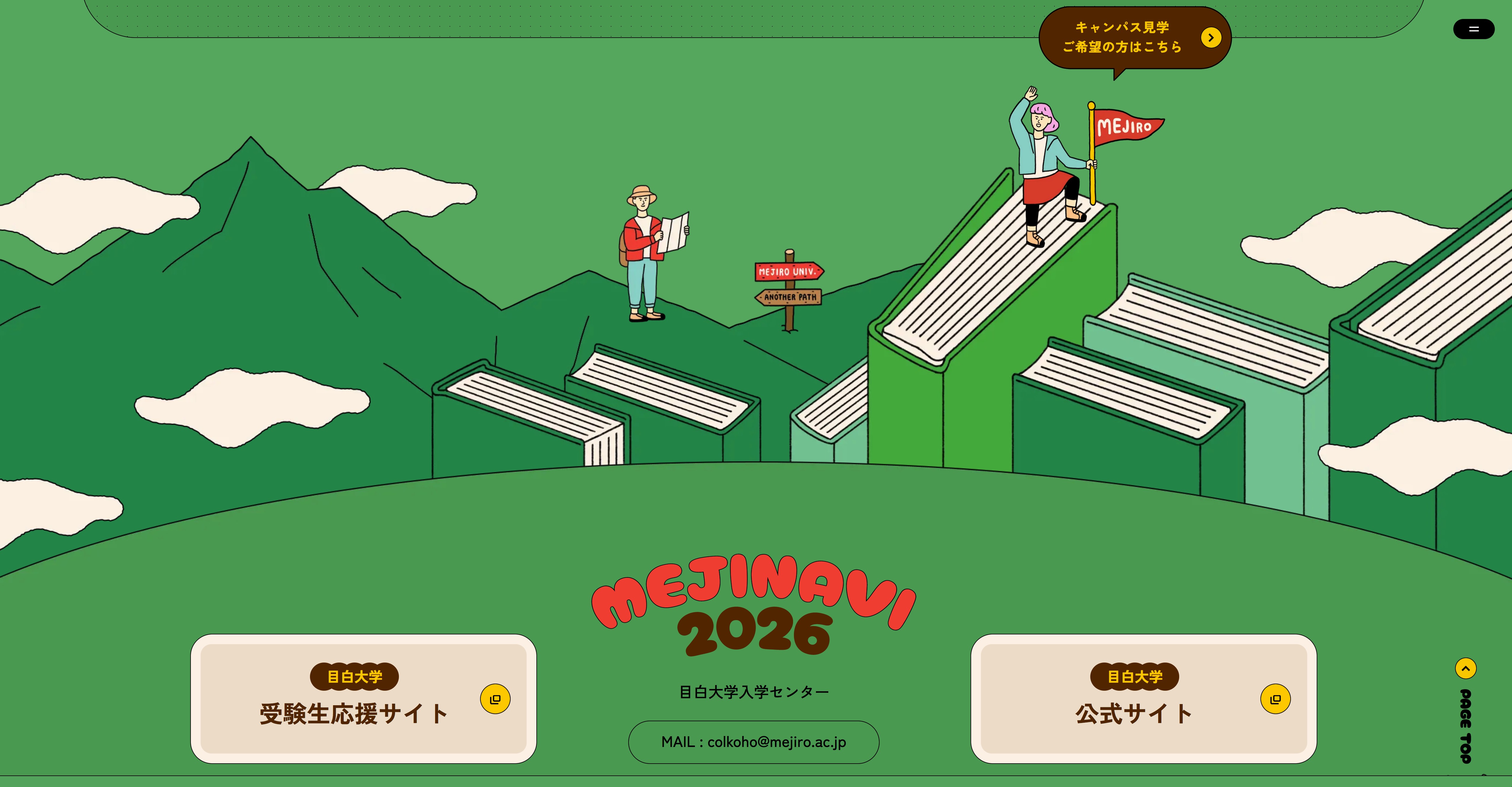Image resolution: width=1512 pixels, height=787 pixels.
Task: Open the black hamburger menu
Action: coord(1473,29)
